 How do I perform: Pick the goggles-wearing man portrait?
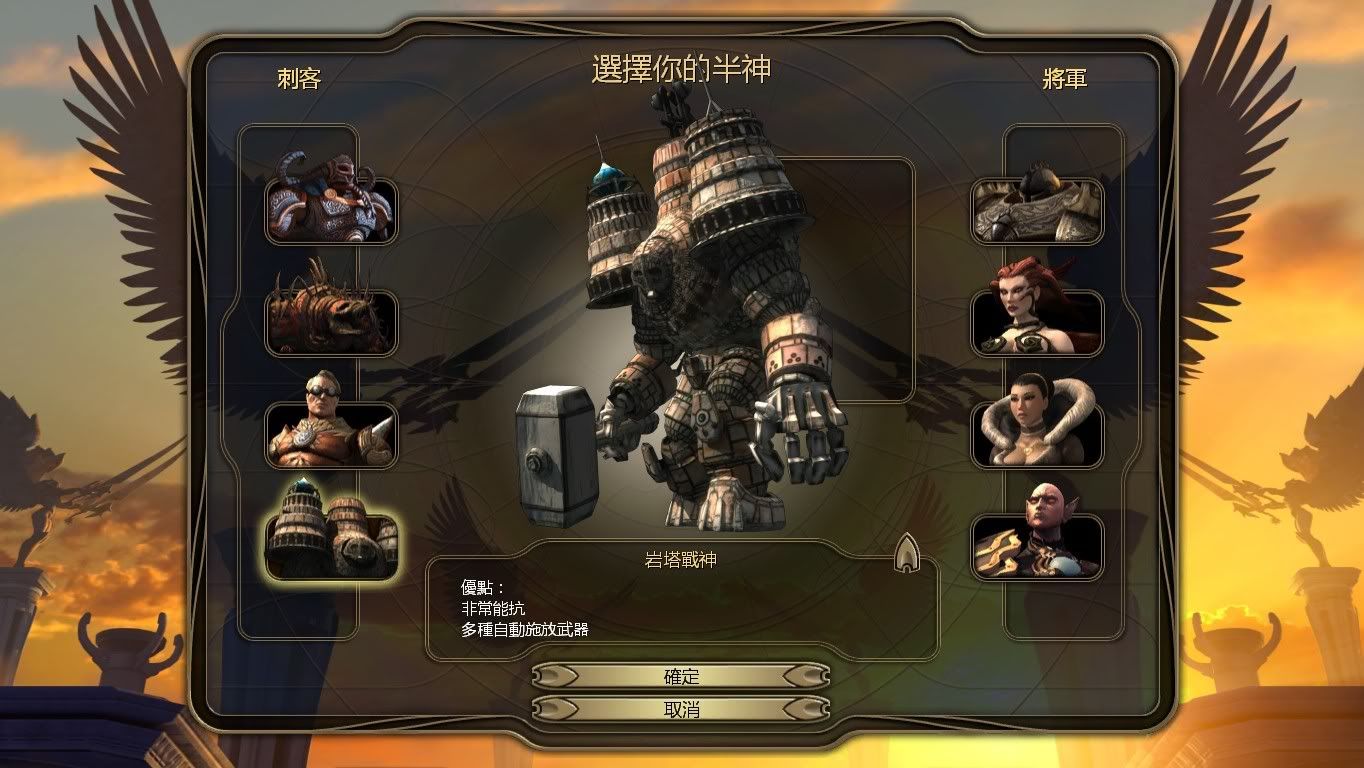pos(331,432)
